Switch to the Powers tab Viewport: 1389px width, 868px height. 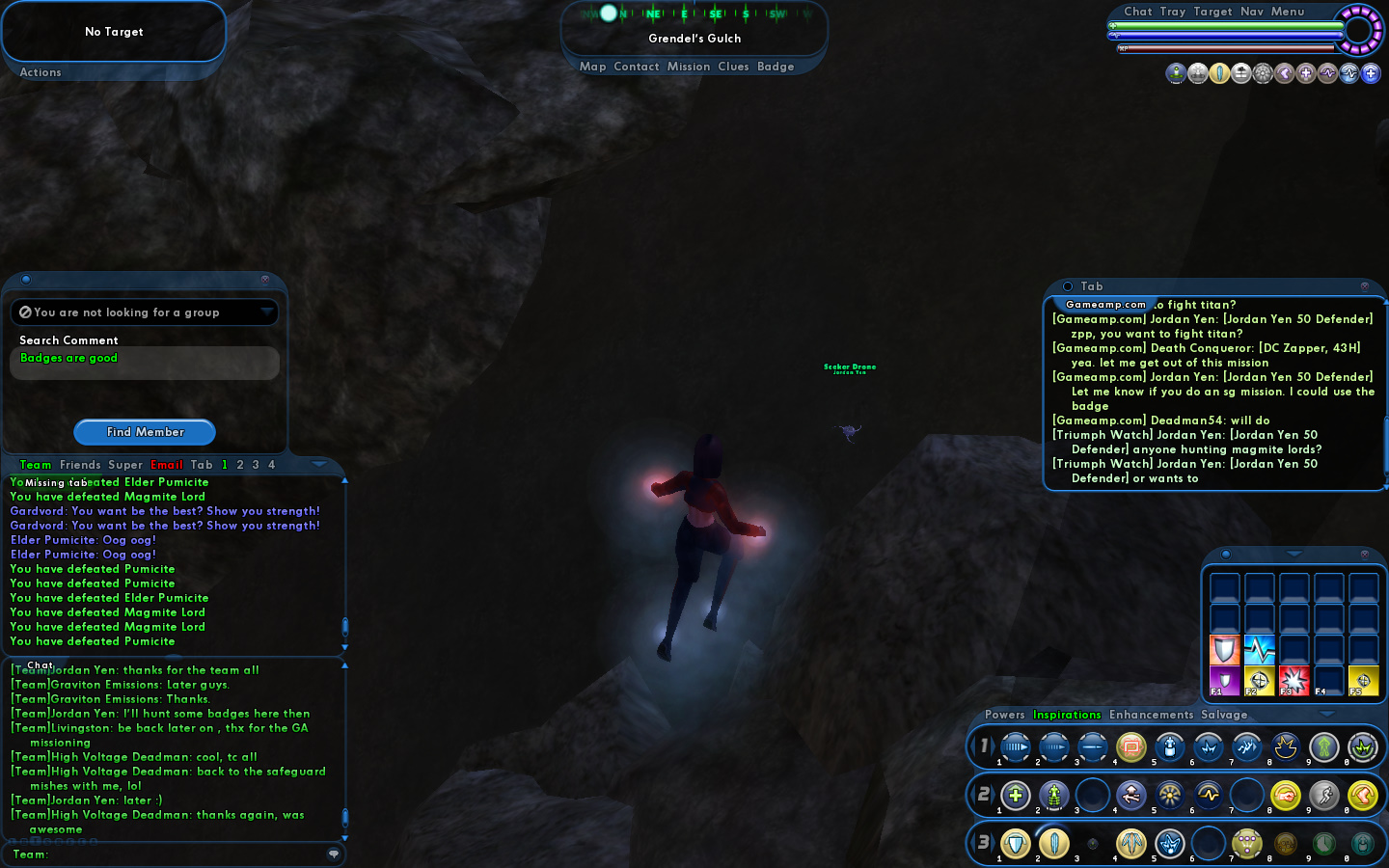click(x=1004, y=715)
